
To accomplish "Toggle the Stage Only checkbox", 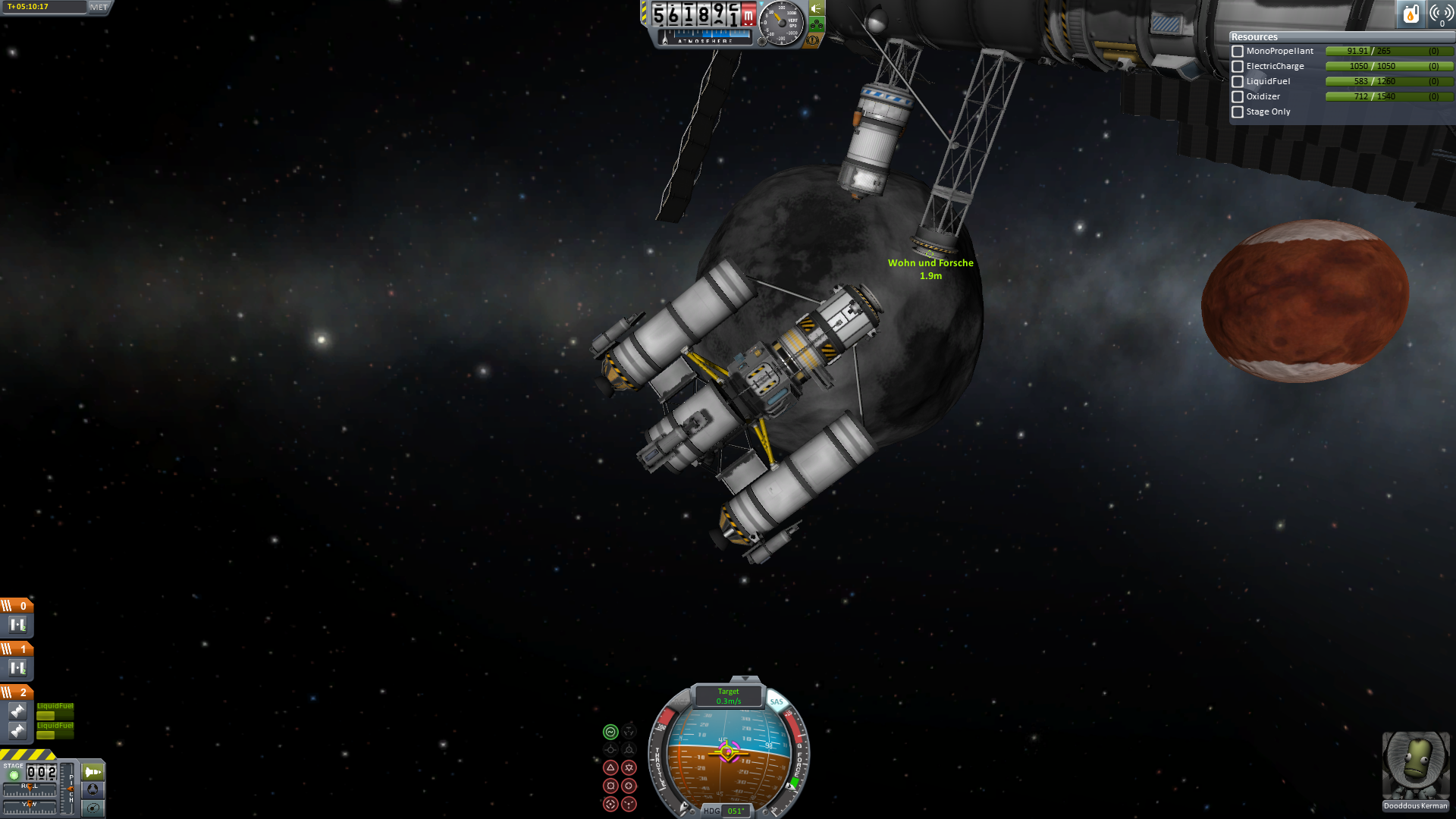I will 1238,112.
